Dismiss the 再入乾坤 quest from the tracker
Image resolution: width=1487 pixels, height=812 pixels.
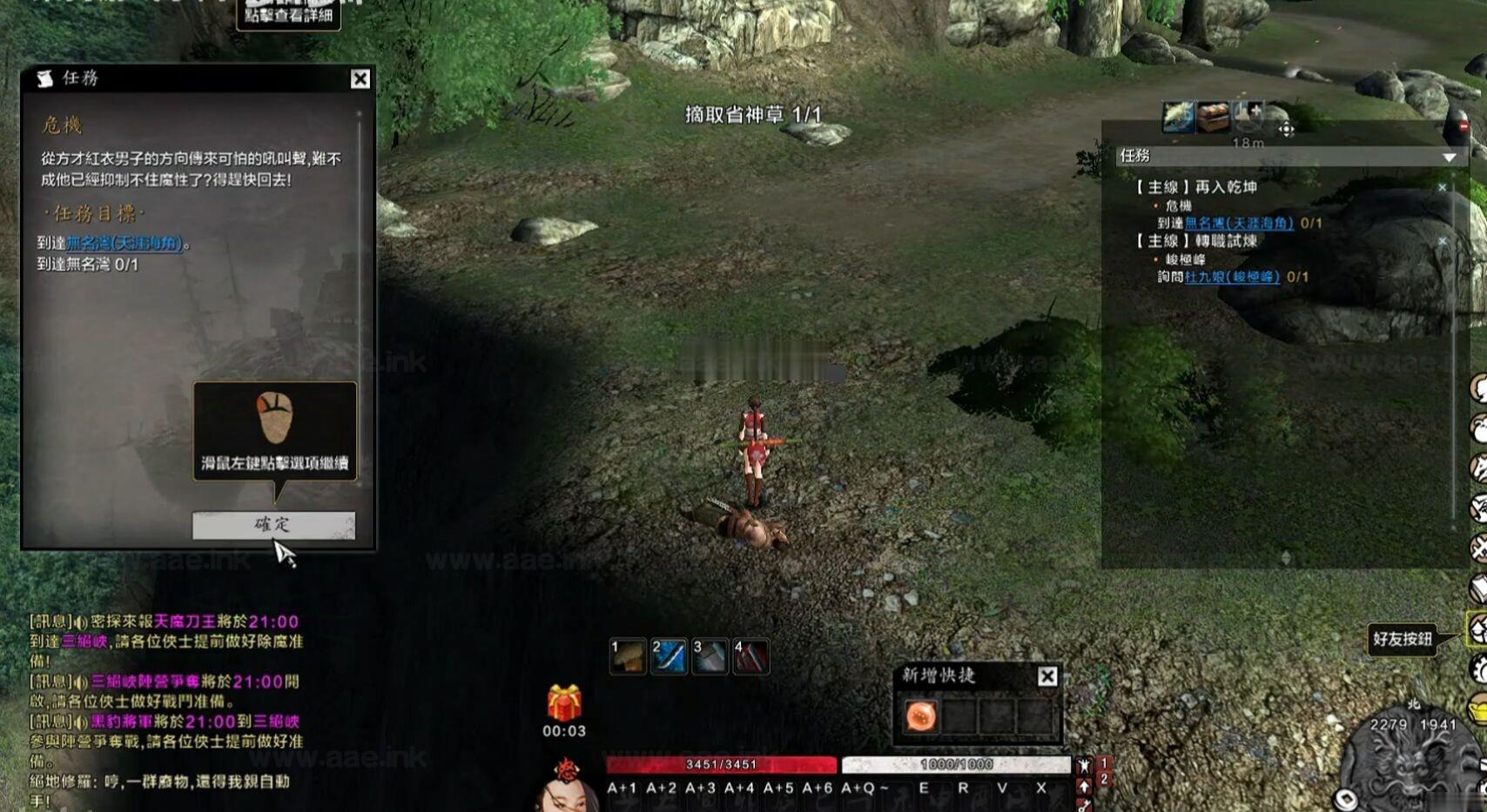click(1443, 187)
